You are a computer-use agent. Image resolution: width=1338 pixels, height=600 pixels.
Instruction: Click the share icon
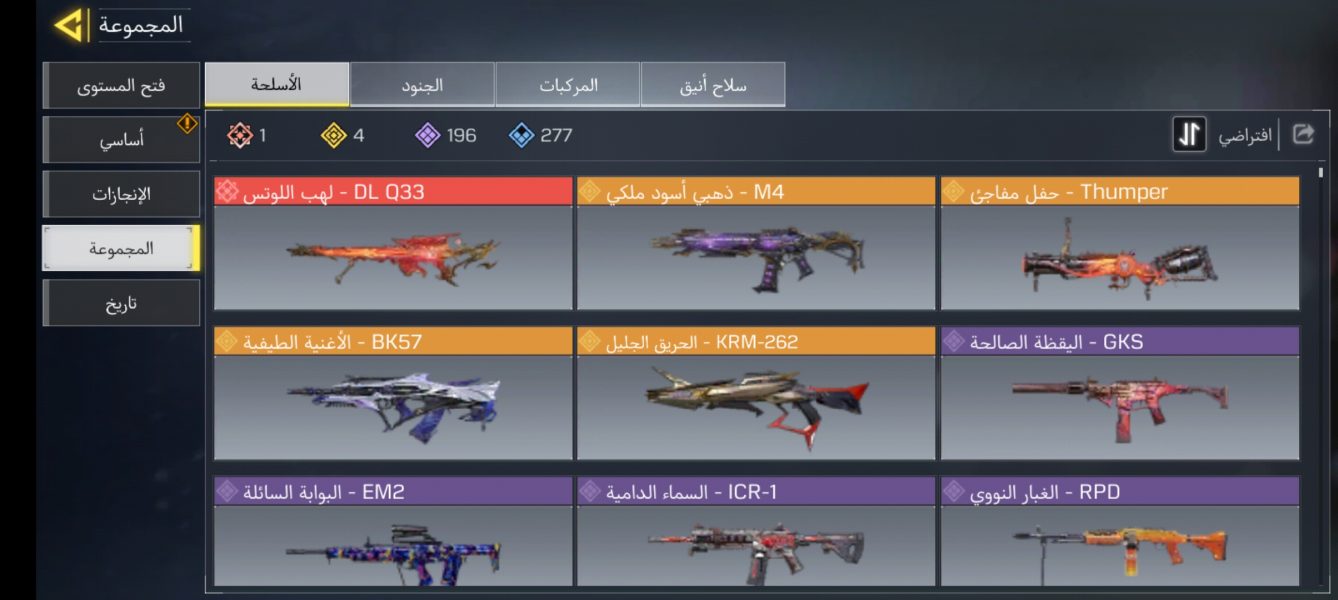point(1303,134)
